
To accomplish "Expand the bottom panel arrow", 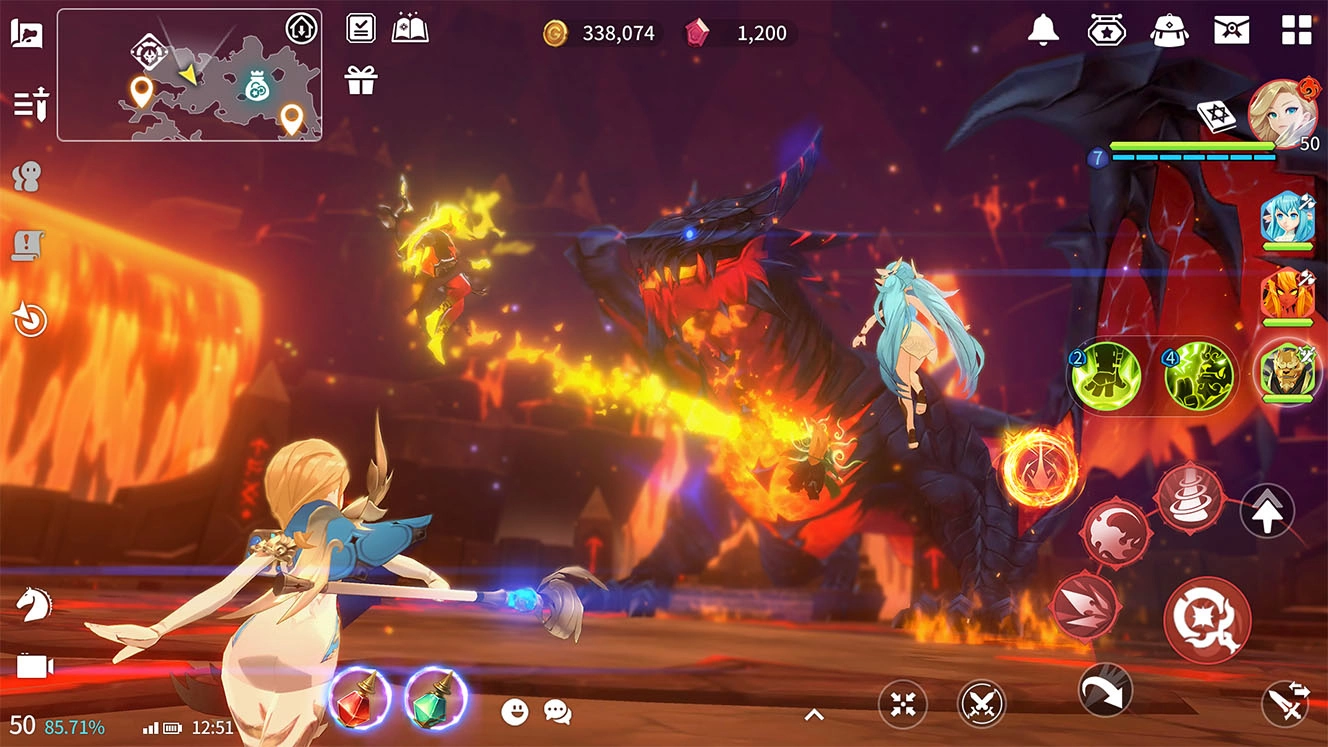I will 814,714.
